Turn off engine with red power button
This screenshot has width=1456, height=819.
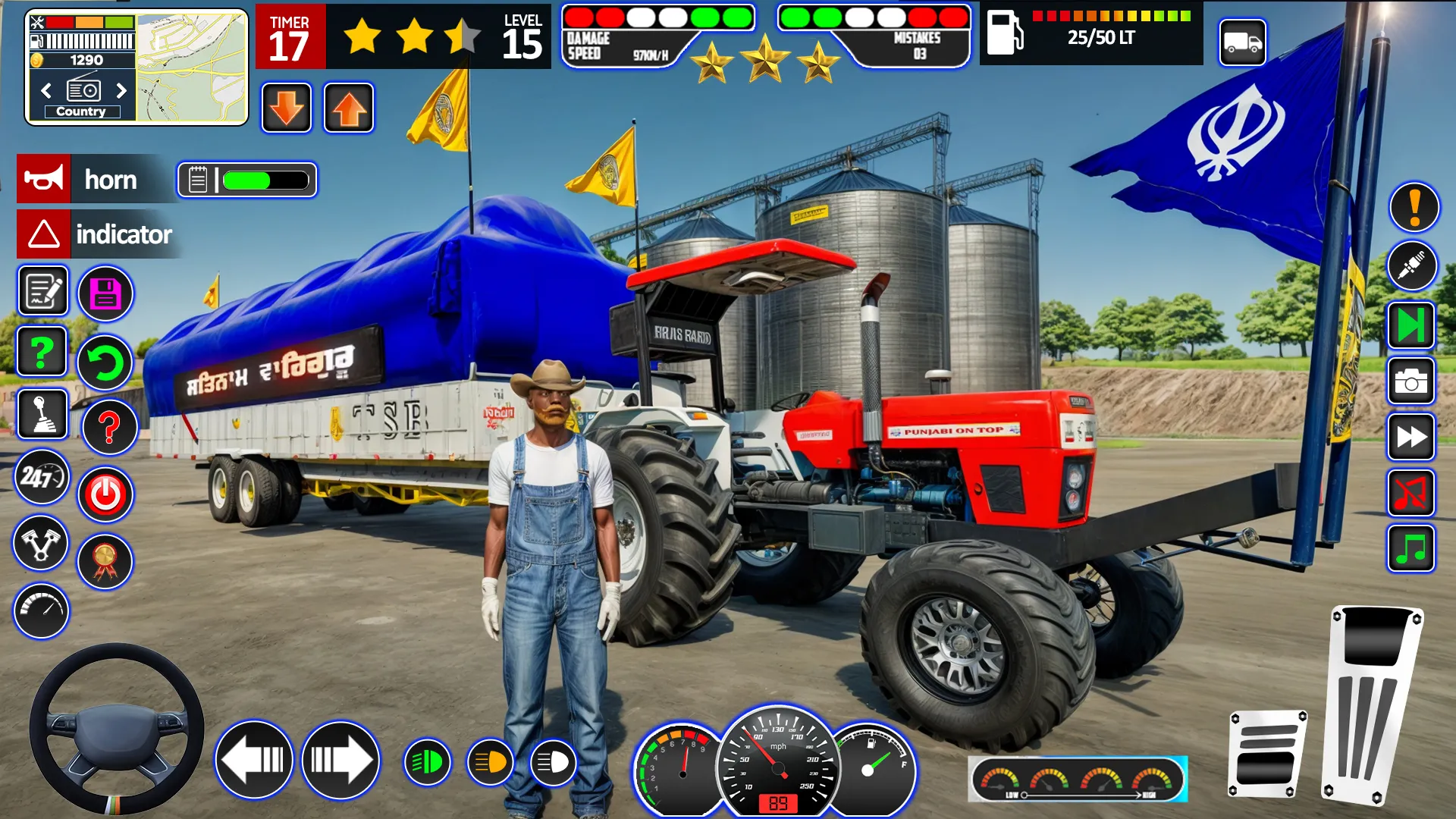105,494
